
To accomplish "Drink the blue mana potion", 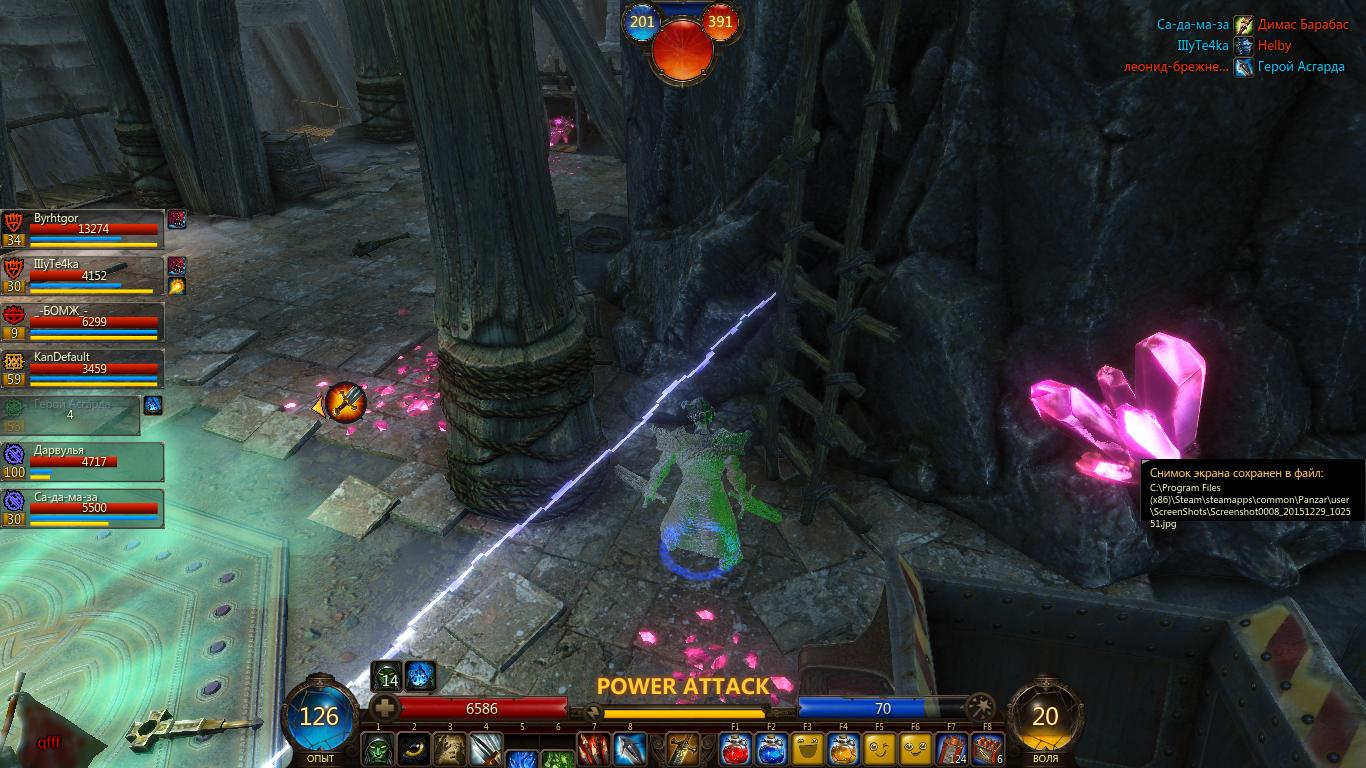I will pyautogui.click(x=771, y=750).
